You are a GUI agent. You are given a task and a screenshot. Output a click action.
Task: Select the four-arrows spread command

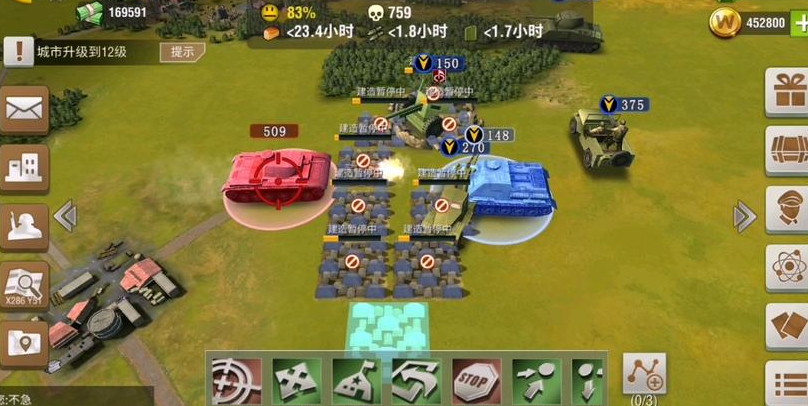tap(297, 381)
